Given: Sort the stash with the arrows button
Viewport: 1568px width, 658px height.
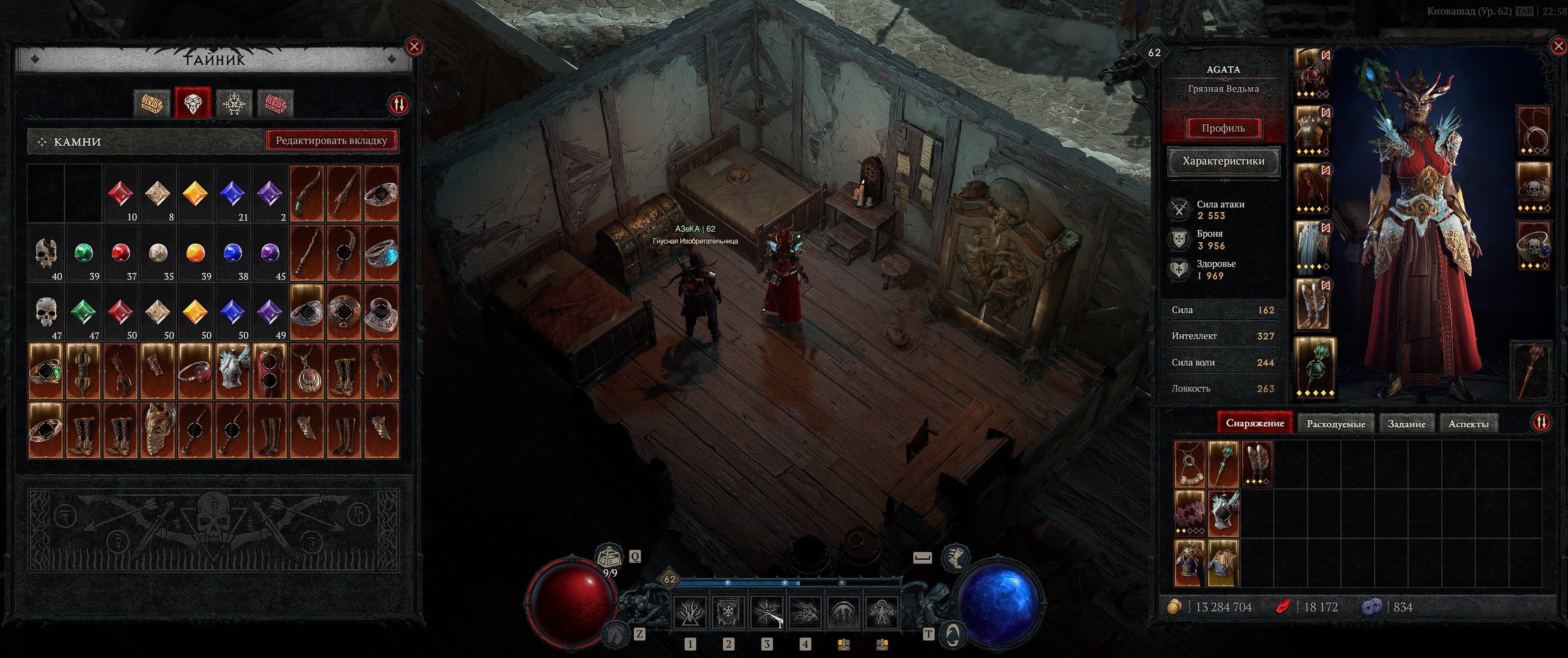Looking at the screenshot, I should pos(398,105).
